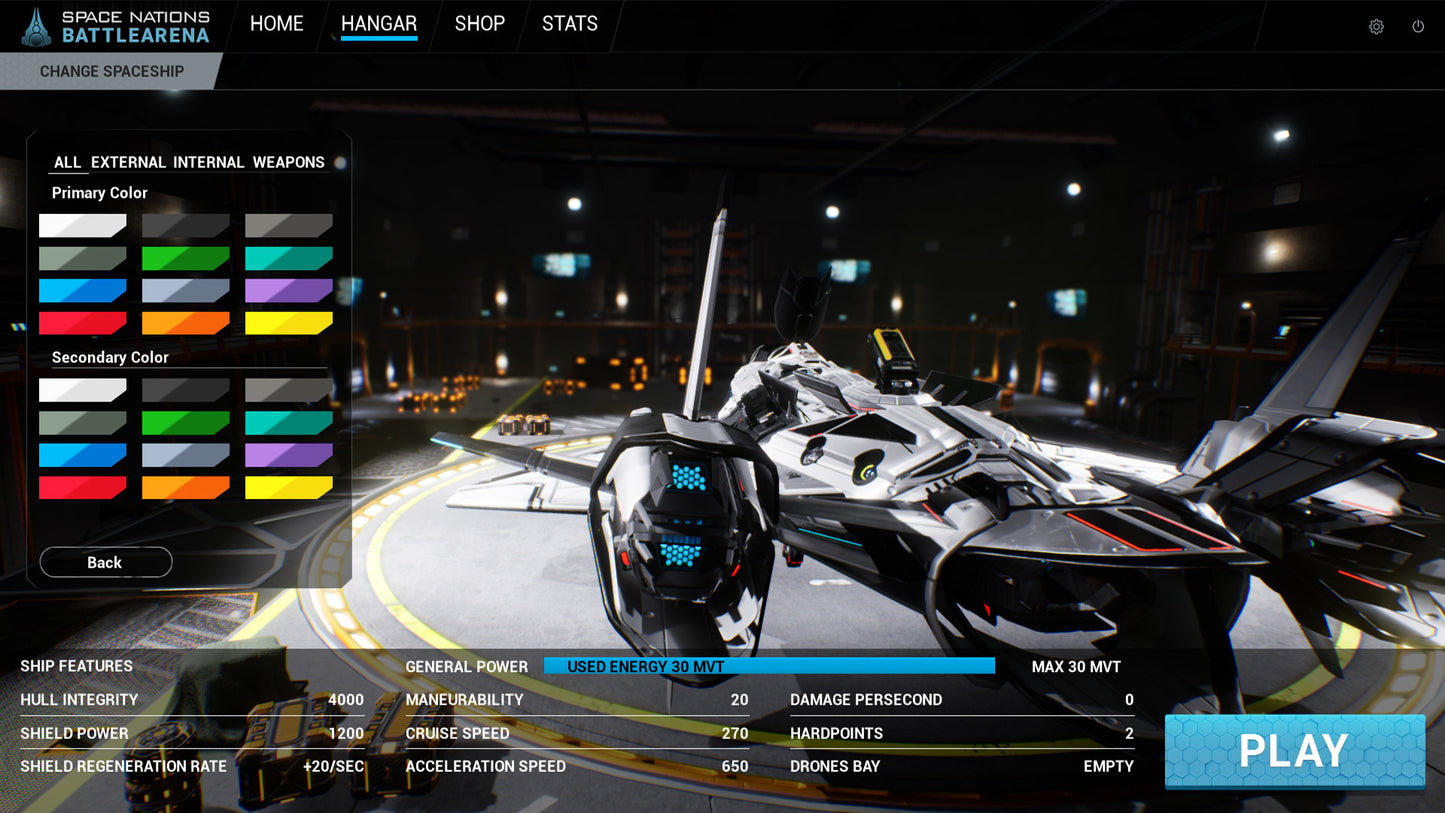
Task: Choose the teal Secondary Color swatch
Action: pos(289,423)
